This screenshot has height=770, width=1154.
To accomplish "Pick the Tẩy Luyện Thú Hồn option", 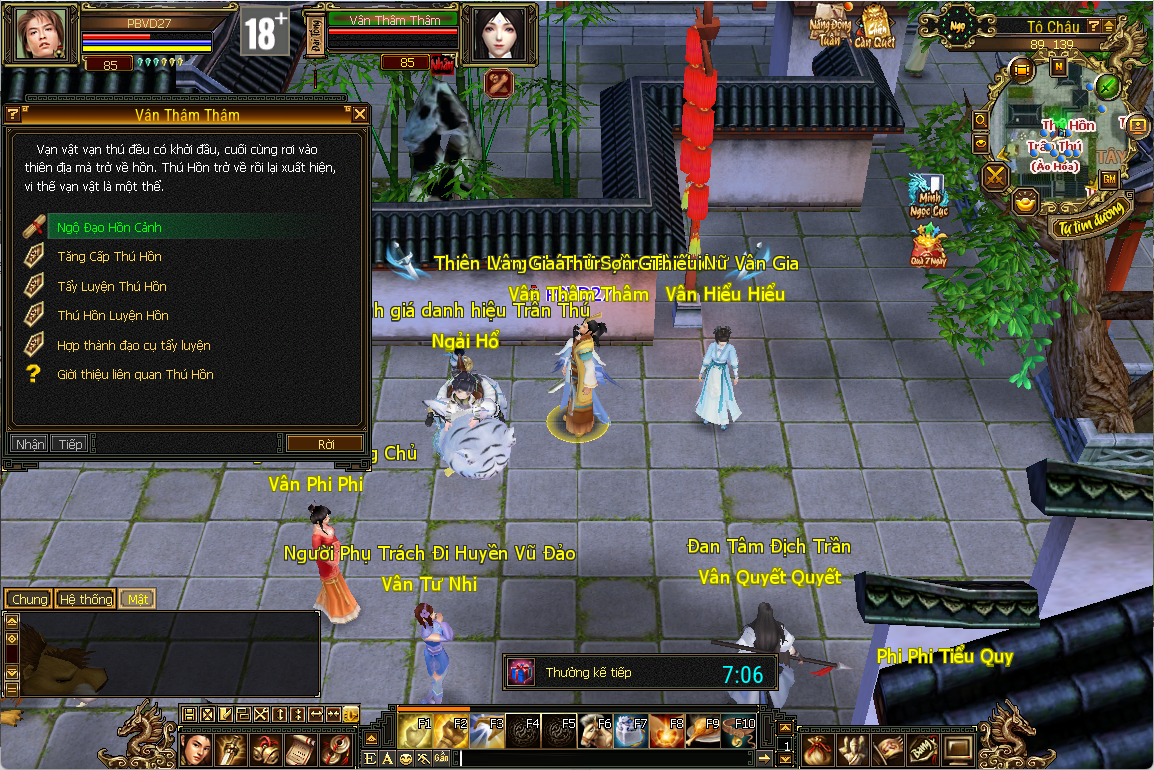I will coord(112,287).
